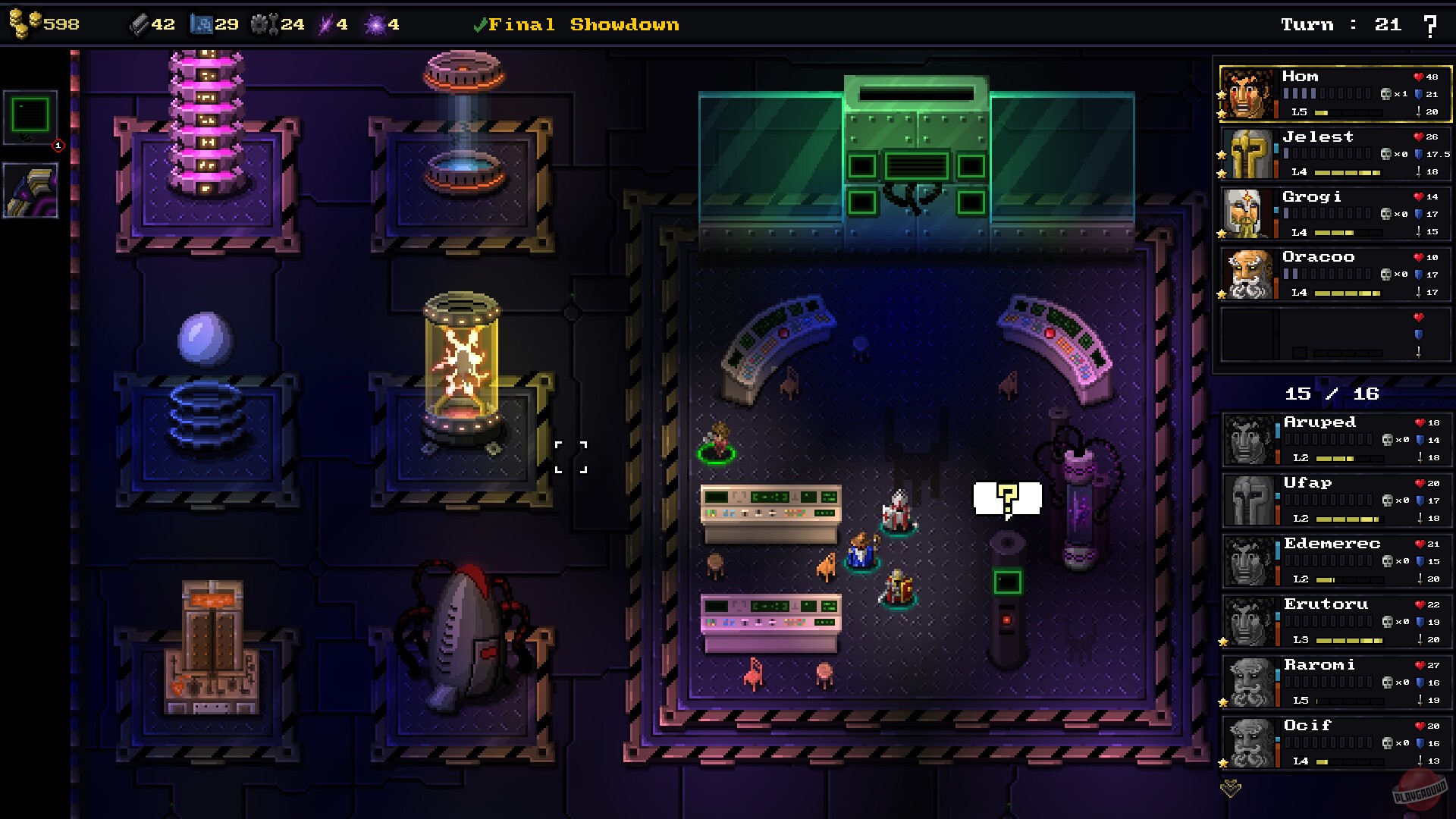Click the empty fifth party member slot

(x=1335, y=334)
